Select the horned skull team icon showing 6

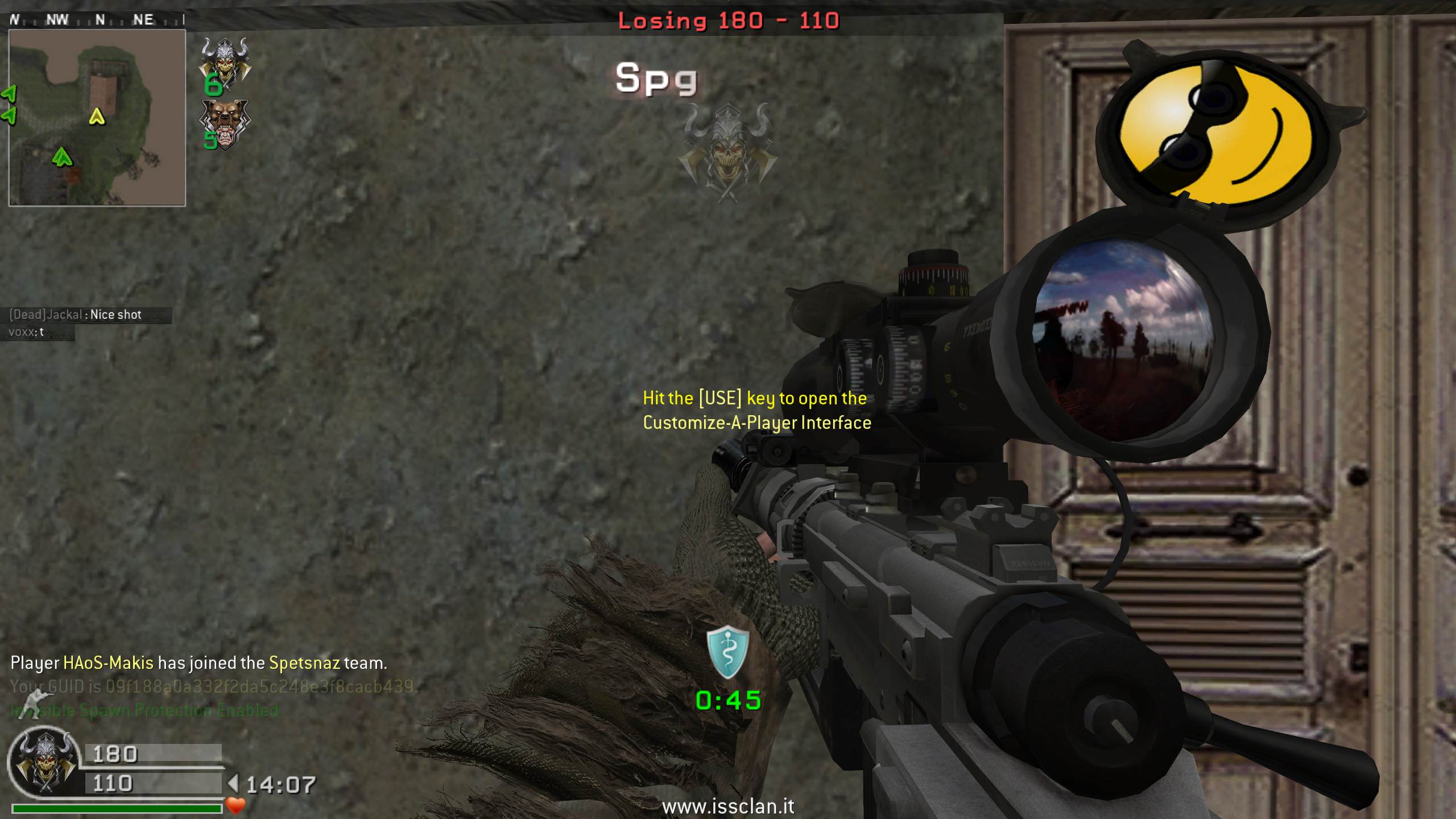[225, 64]
